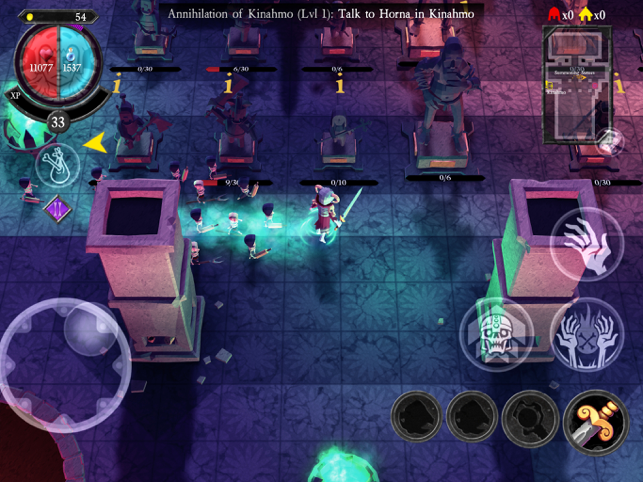Tap the purple diamond icon
Image resolution: width=643 pixels, height=482 pixels.
click(56, 210)
